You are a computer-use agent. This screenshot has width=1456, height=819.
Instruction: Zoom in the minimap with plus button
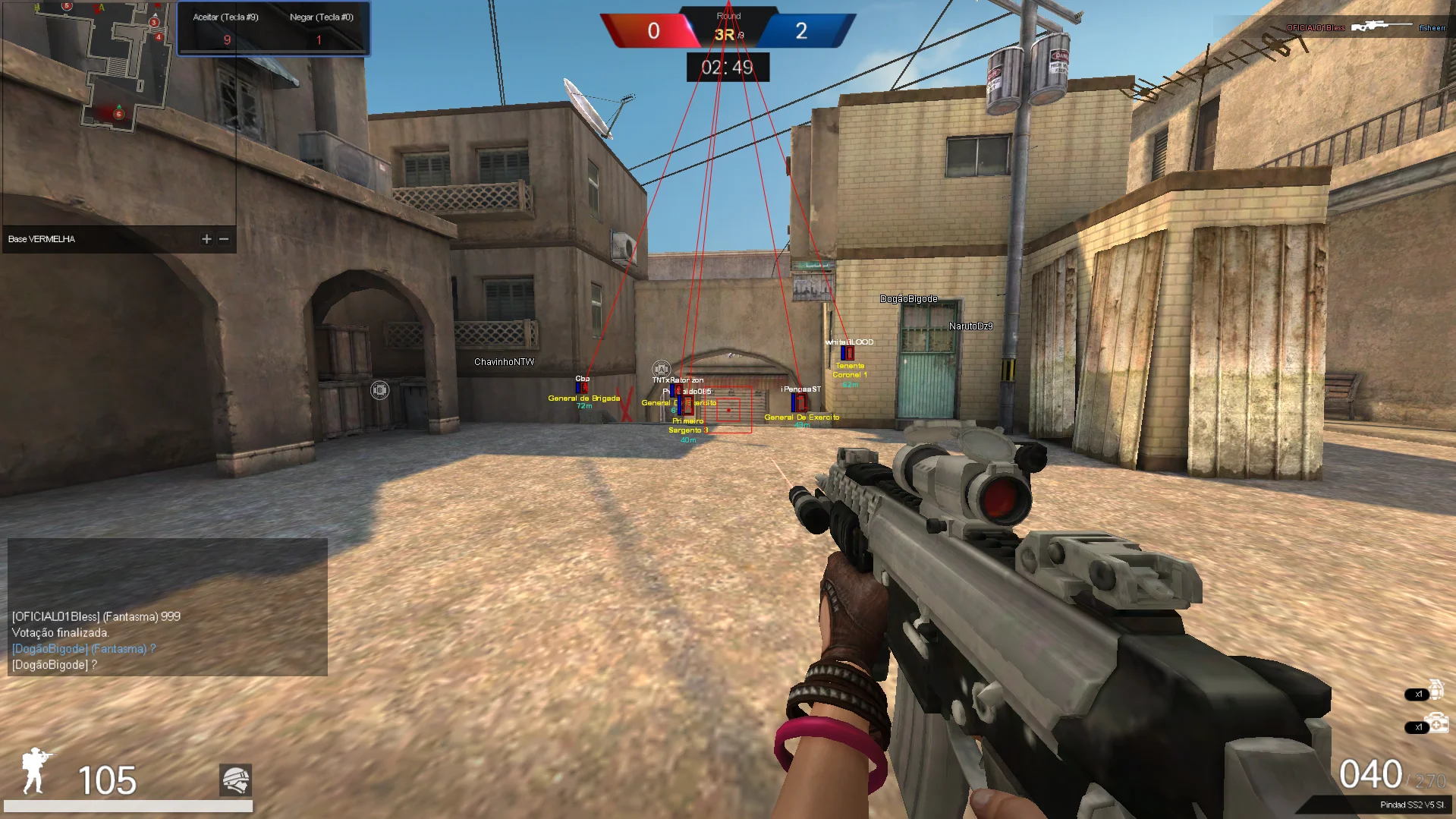click(206, 239)
